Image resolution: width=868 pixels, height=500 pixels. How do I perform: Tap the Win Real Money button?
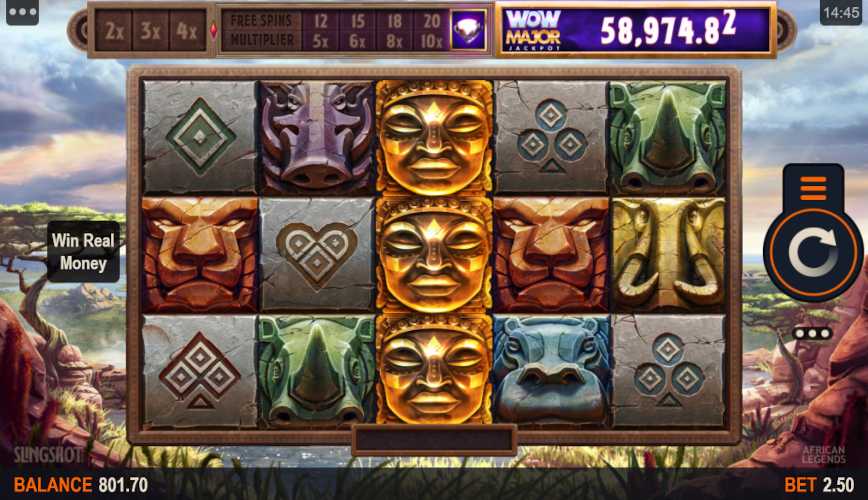click(x=83, y=250)
